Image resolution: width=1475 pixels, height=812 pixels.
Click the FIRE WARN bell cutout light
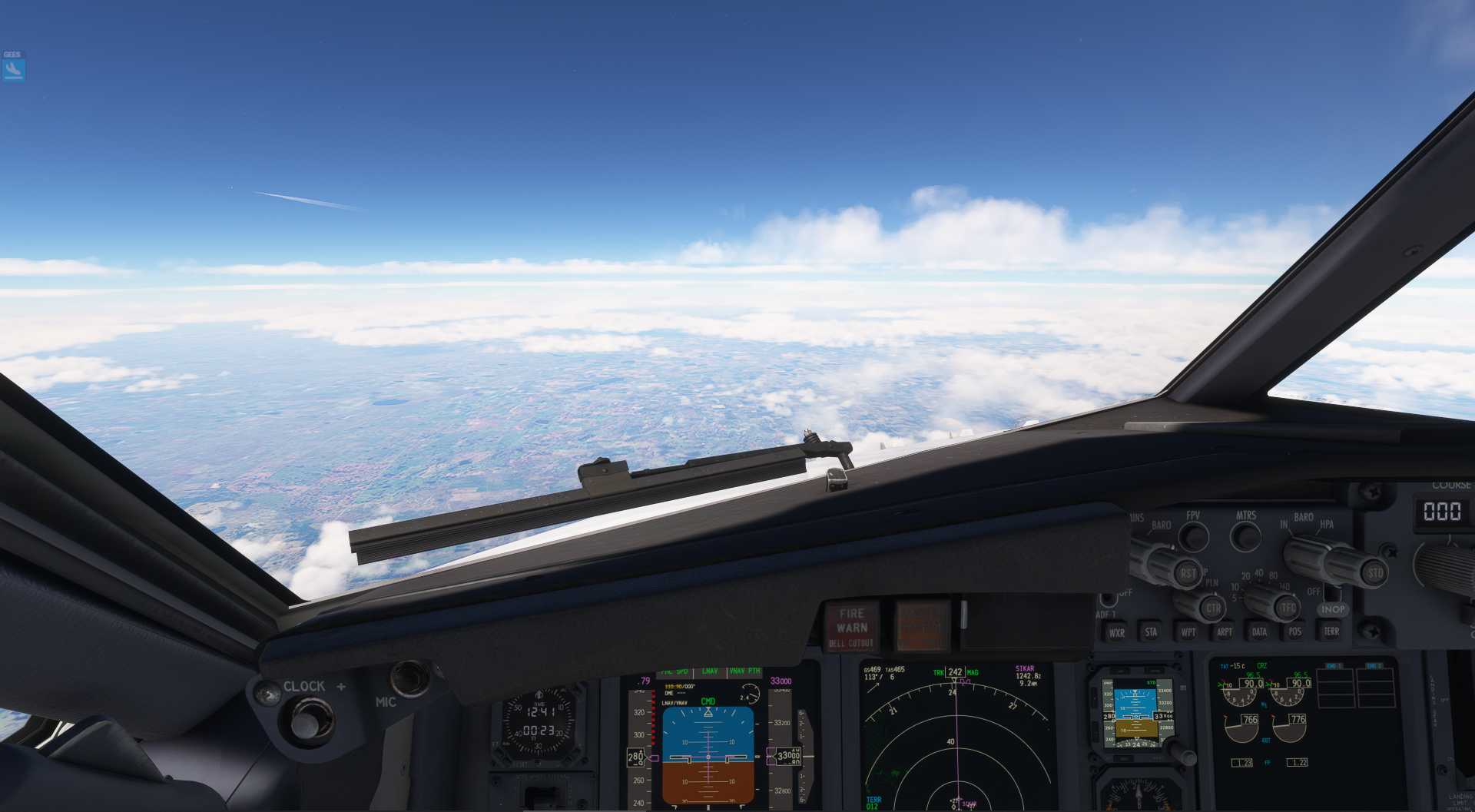pyautogui.click(x=851, y=627)
